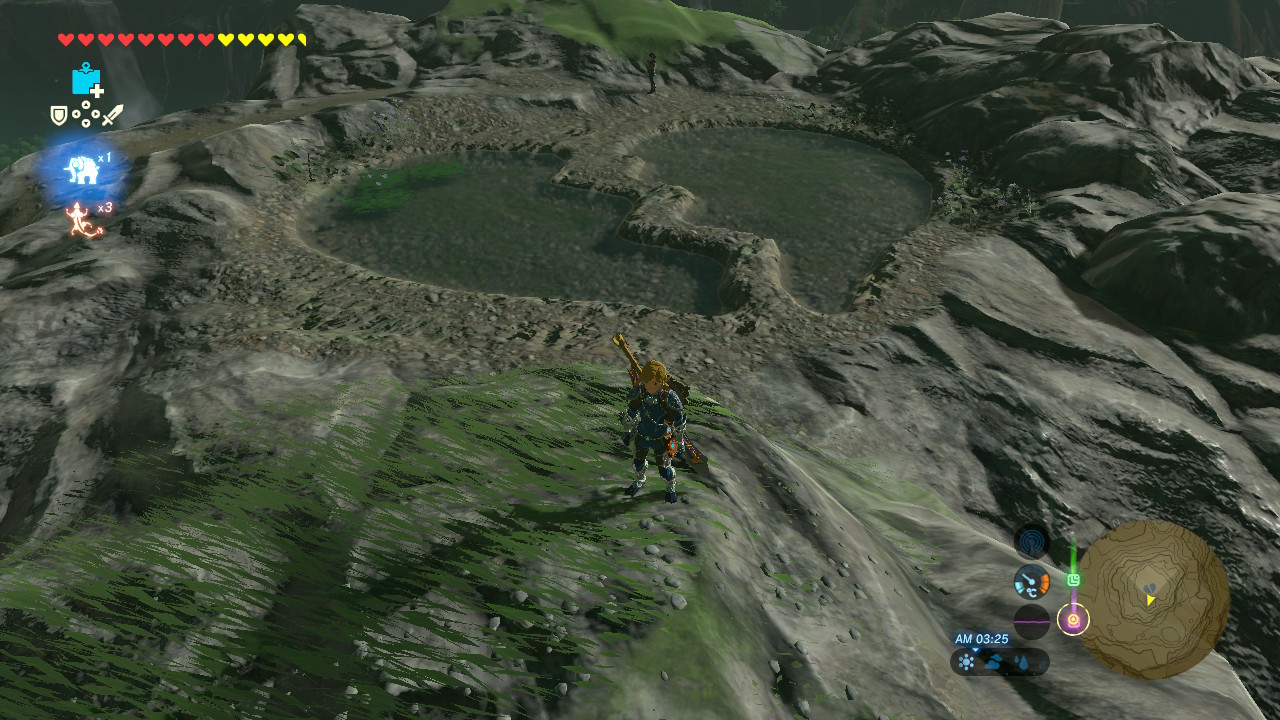Activate the glowing blue elephant ability
The image size is (1280, 720).
[x=82, y=169]
